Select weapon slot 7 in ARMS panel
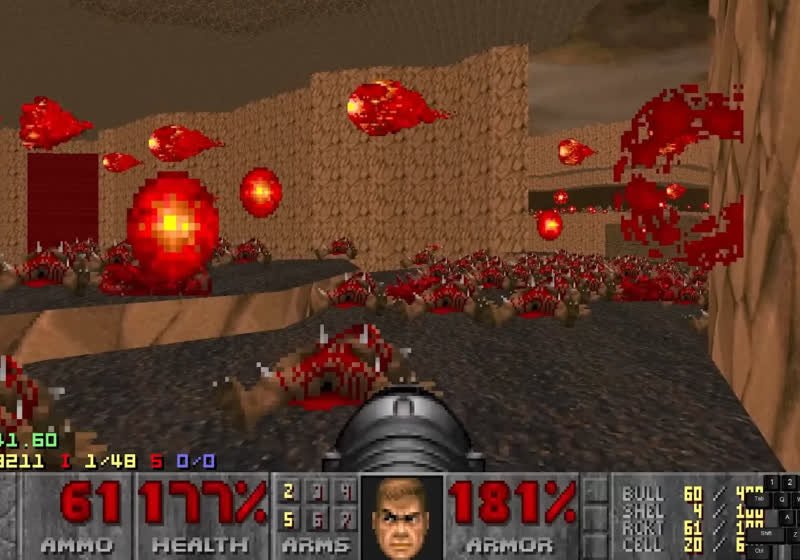This screenshot has height=560, width=800. click(346, 519)
